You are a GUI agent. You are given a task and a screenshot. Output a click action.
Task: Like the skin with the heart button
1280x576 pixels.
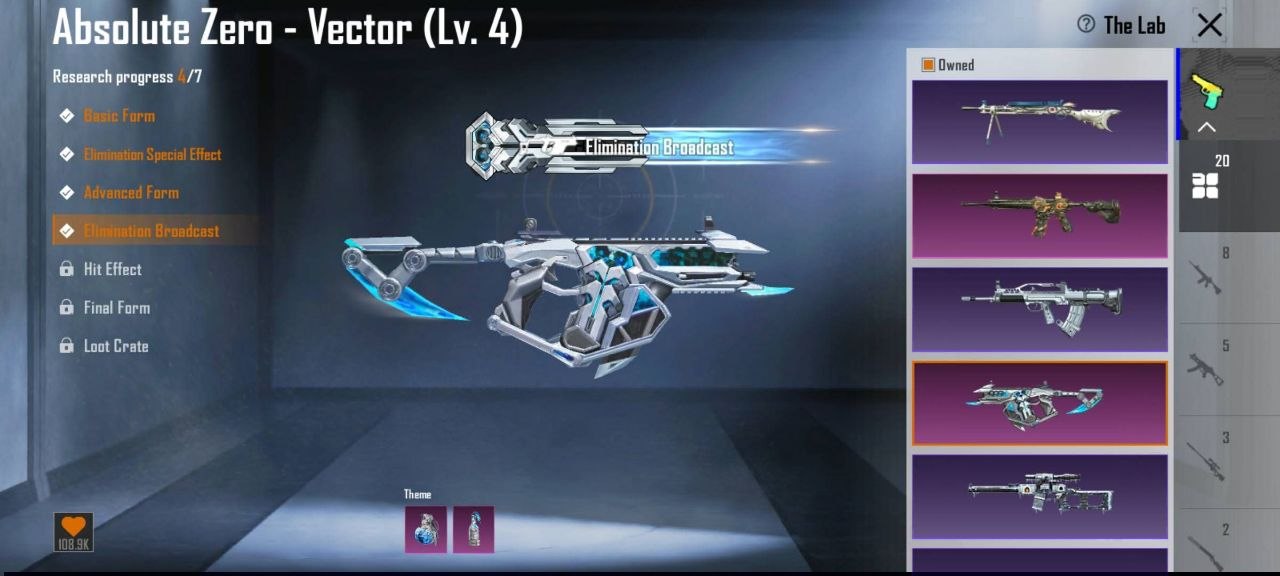[73, 532]
